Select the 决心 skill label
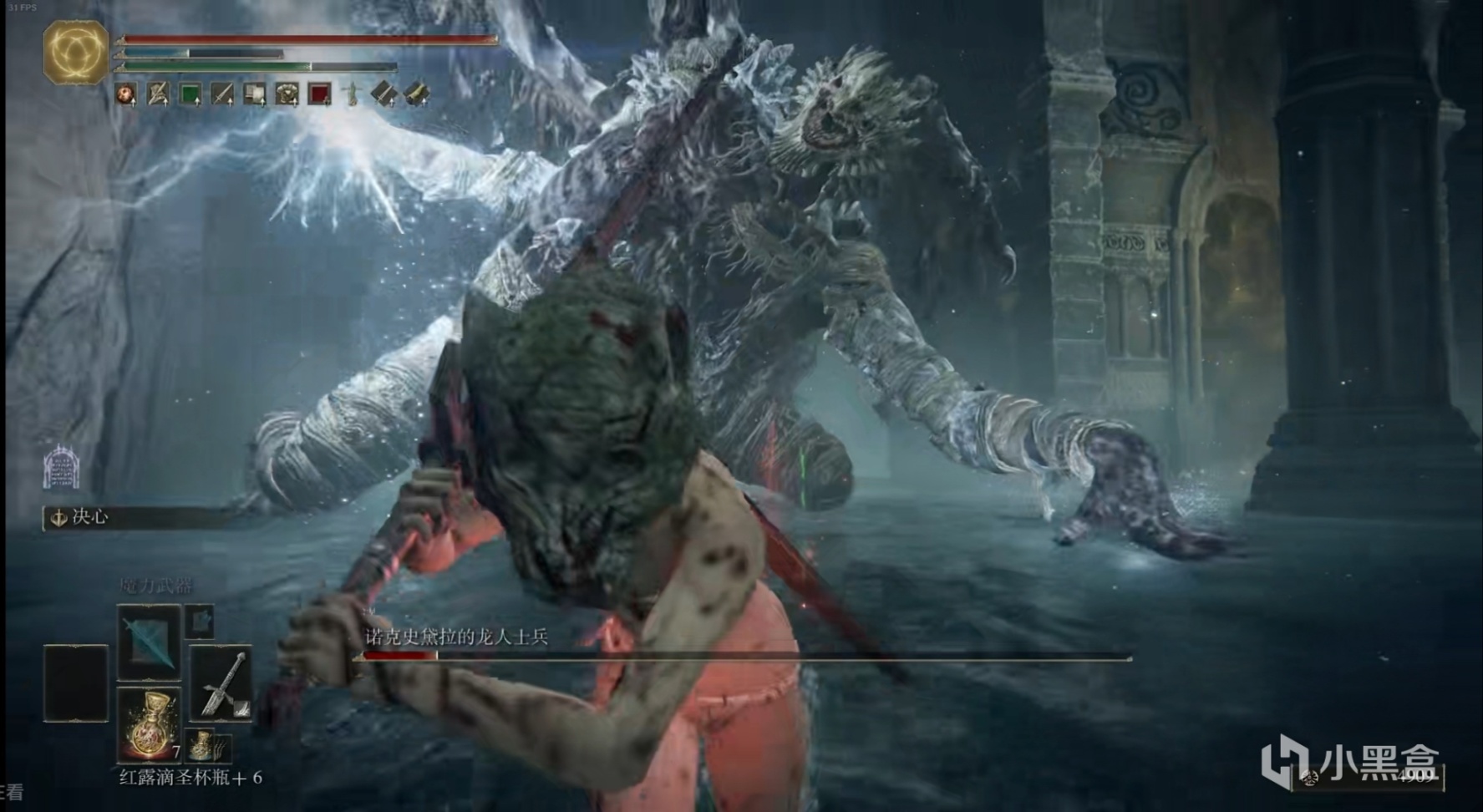This screenshot has height=812, width=1483. point(89,517)
